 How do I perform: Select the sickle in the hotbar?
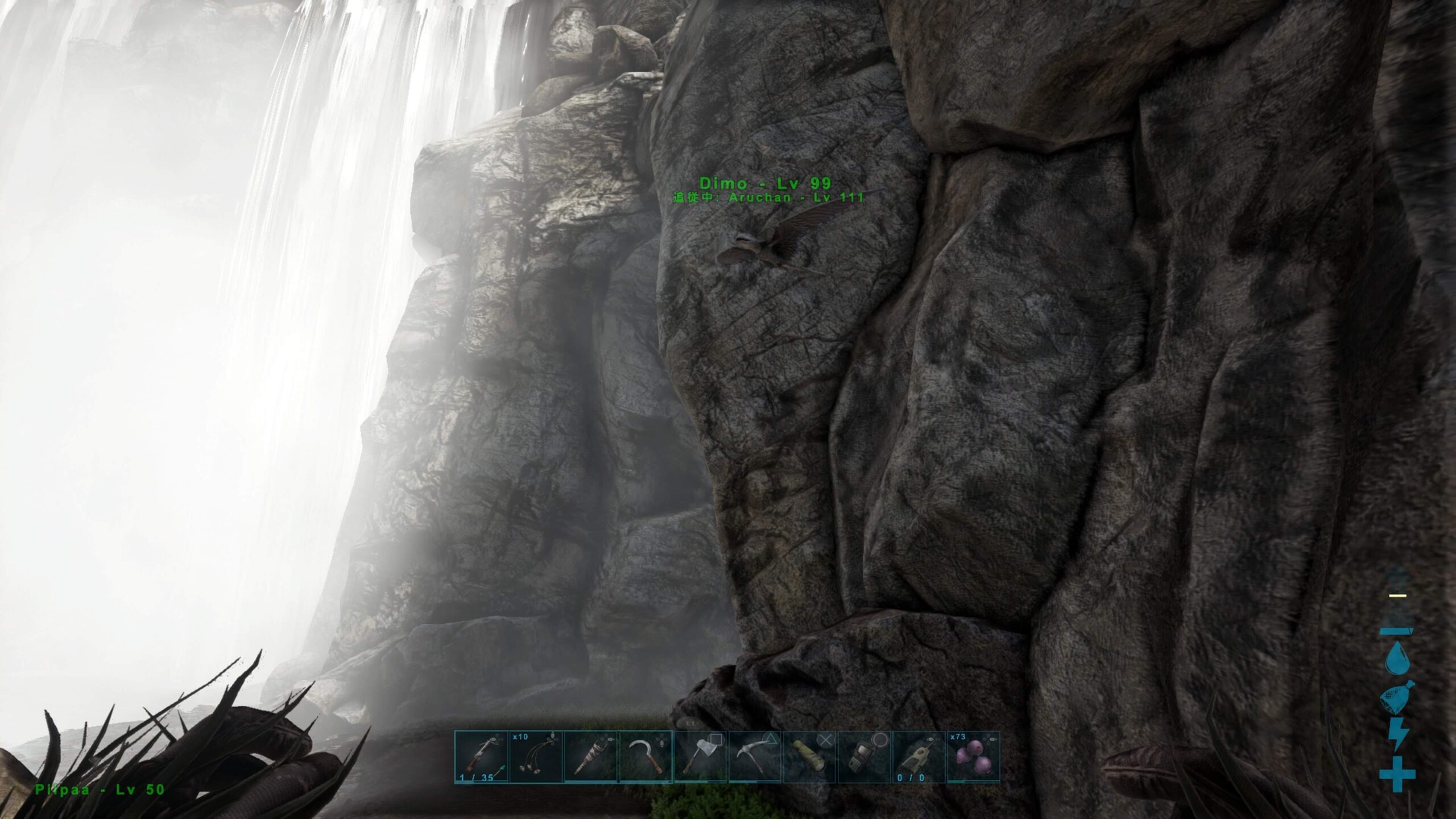[645, 757]
